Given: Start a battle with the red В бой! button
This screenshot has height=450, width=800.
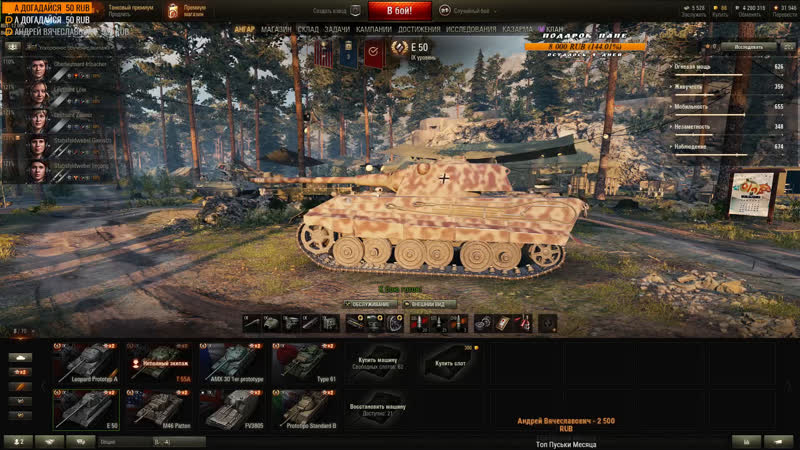Looking at the screenshot, I should coord(400,11).
